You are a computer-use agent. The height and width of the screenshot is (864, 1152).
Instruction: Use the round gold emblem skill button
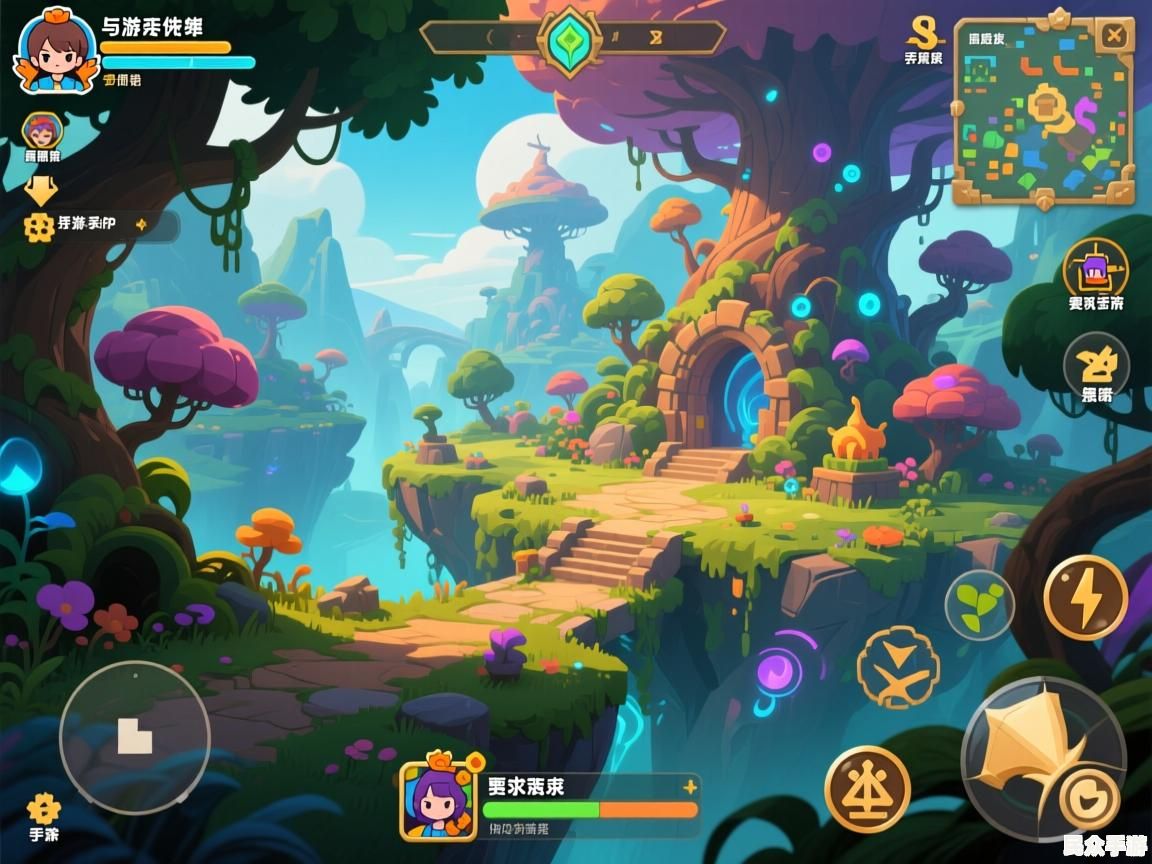coord(867,789)
